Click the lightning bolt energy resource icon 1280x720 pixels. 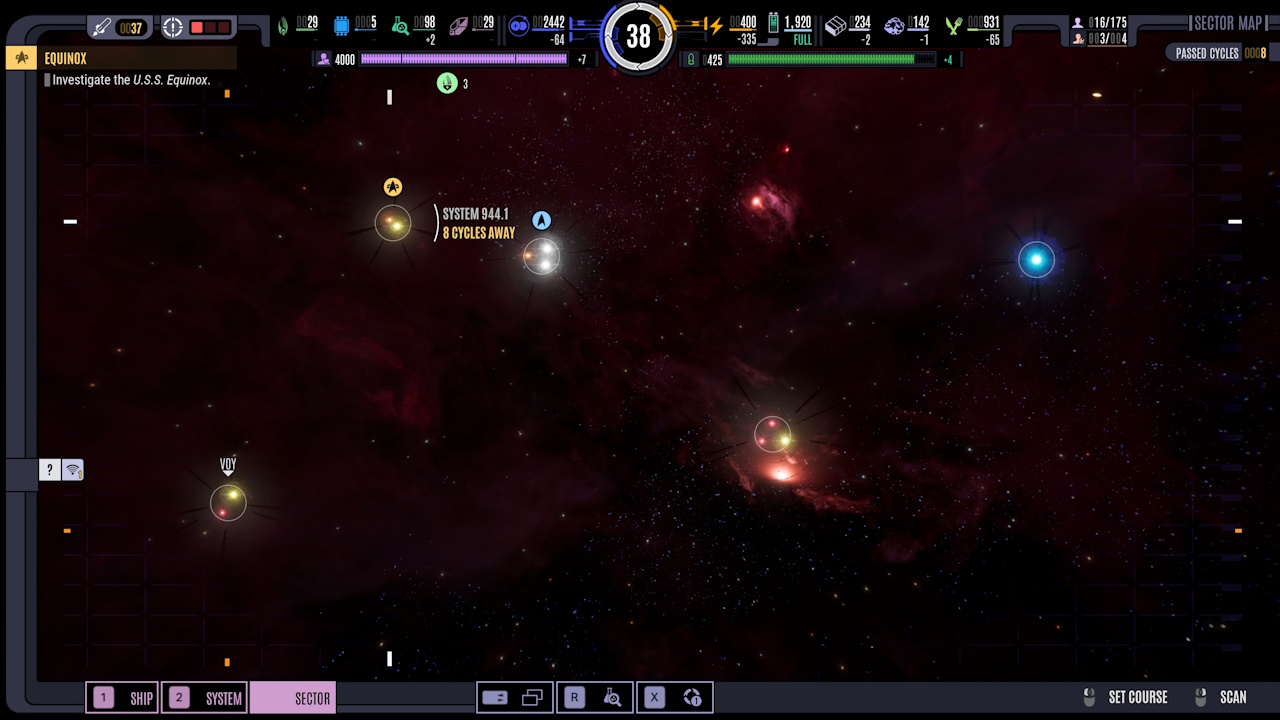[x=716, y=27]
